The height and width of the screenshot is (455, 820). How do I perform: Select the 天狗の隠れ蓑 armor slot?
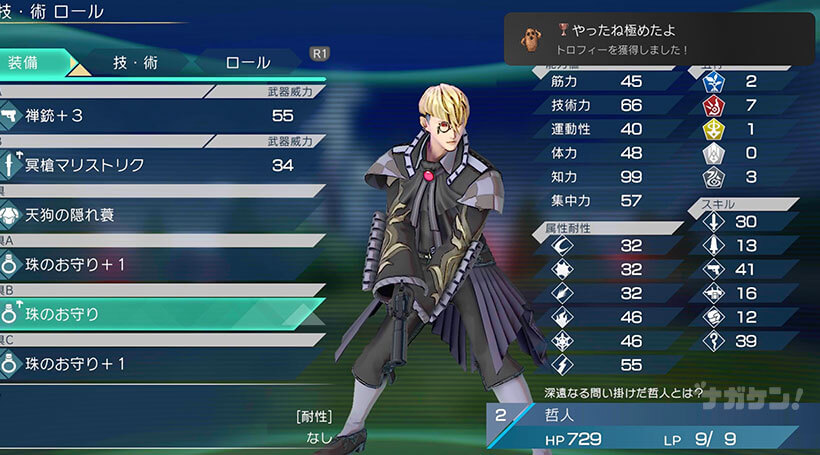(x=160, y=214)
